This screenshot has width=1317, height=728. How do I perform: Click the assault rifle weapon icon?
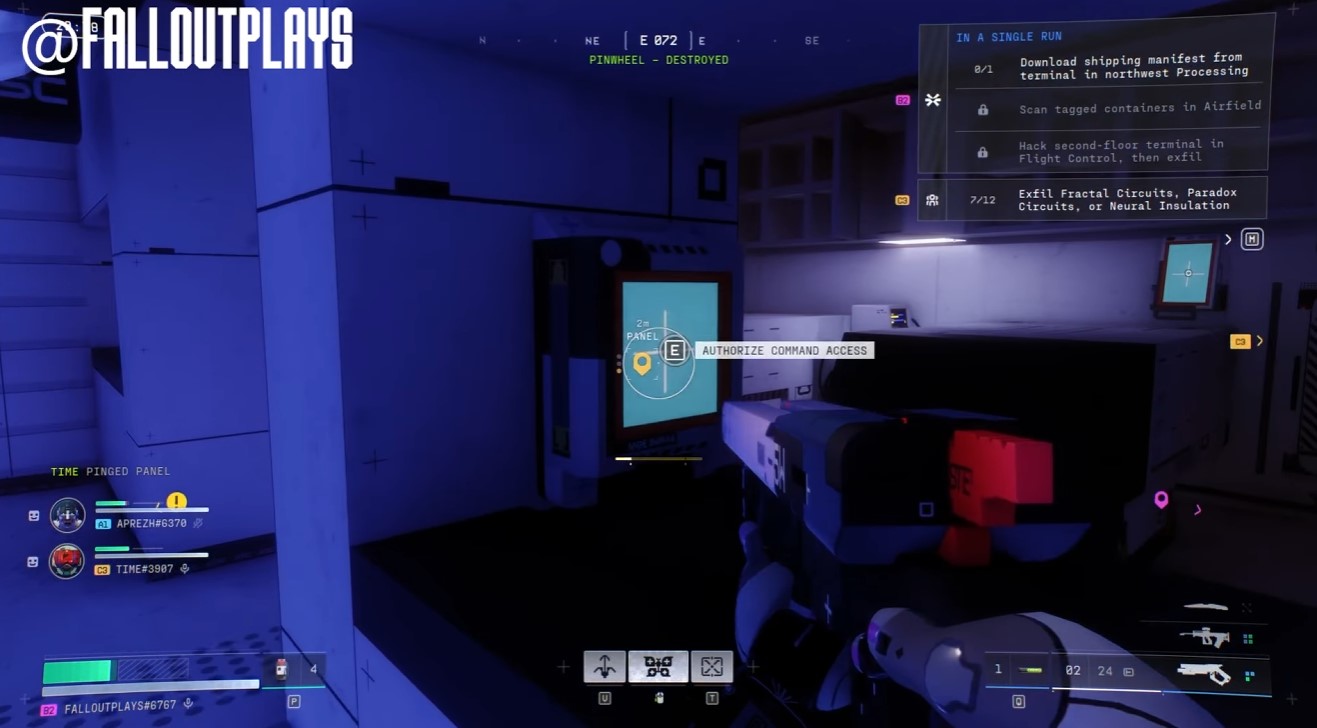[x=1205, y=636]
